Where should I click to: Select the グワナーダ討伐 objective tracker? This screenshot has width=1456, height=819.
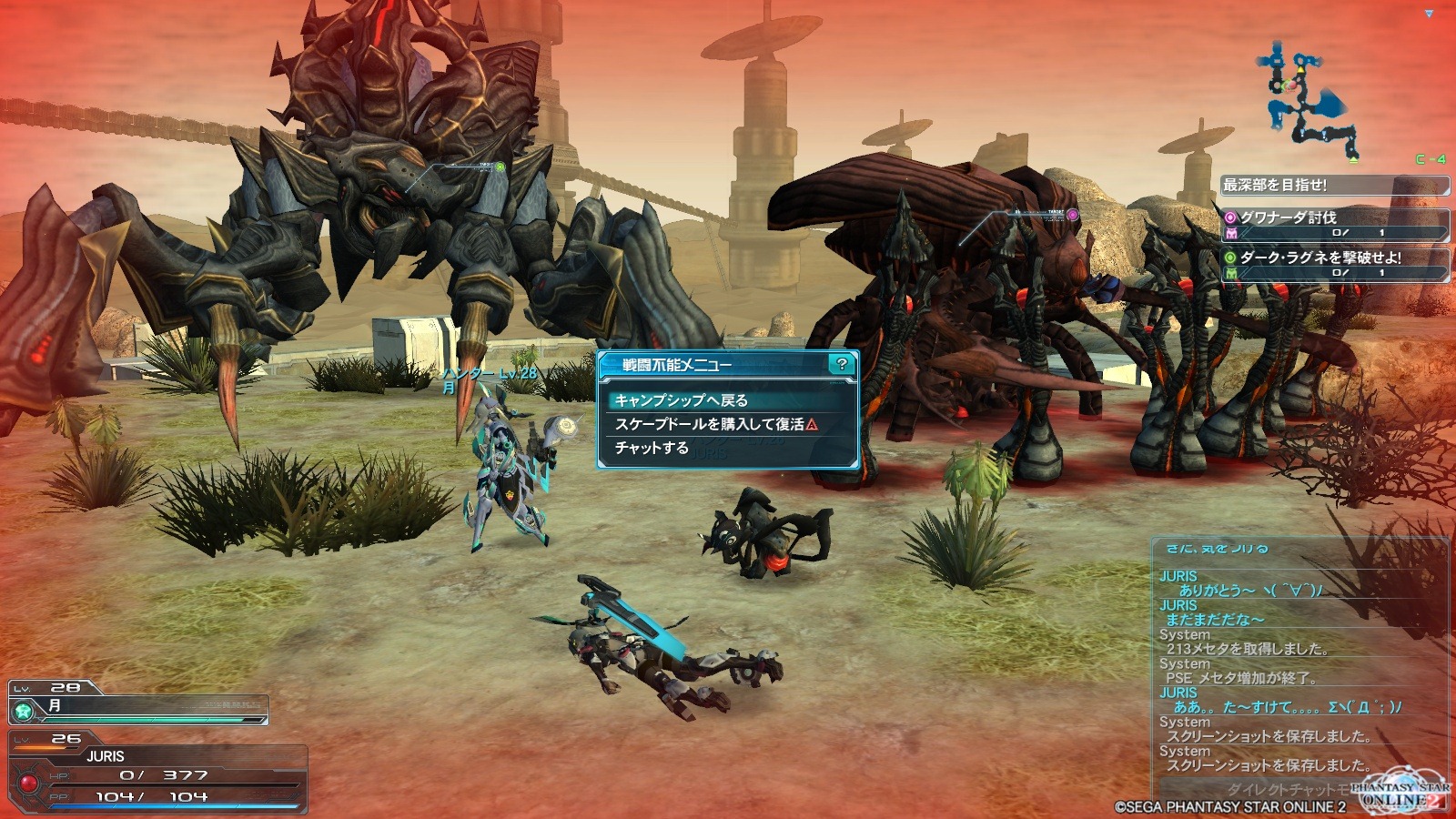(1334, 224)
